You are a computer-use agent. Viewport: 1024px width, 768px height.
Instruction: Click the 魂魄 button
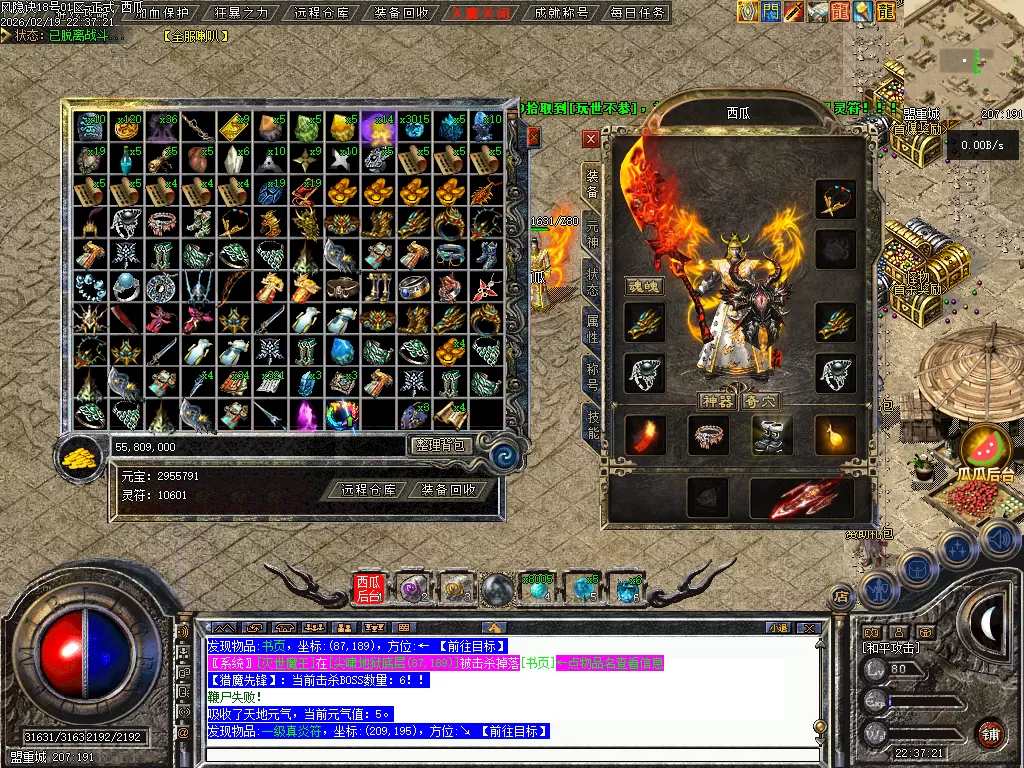643,286
